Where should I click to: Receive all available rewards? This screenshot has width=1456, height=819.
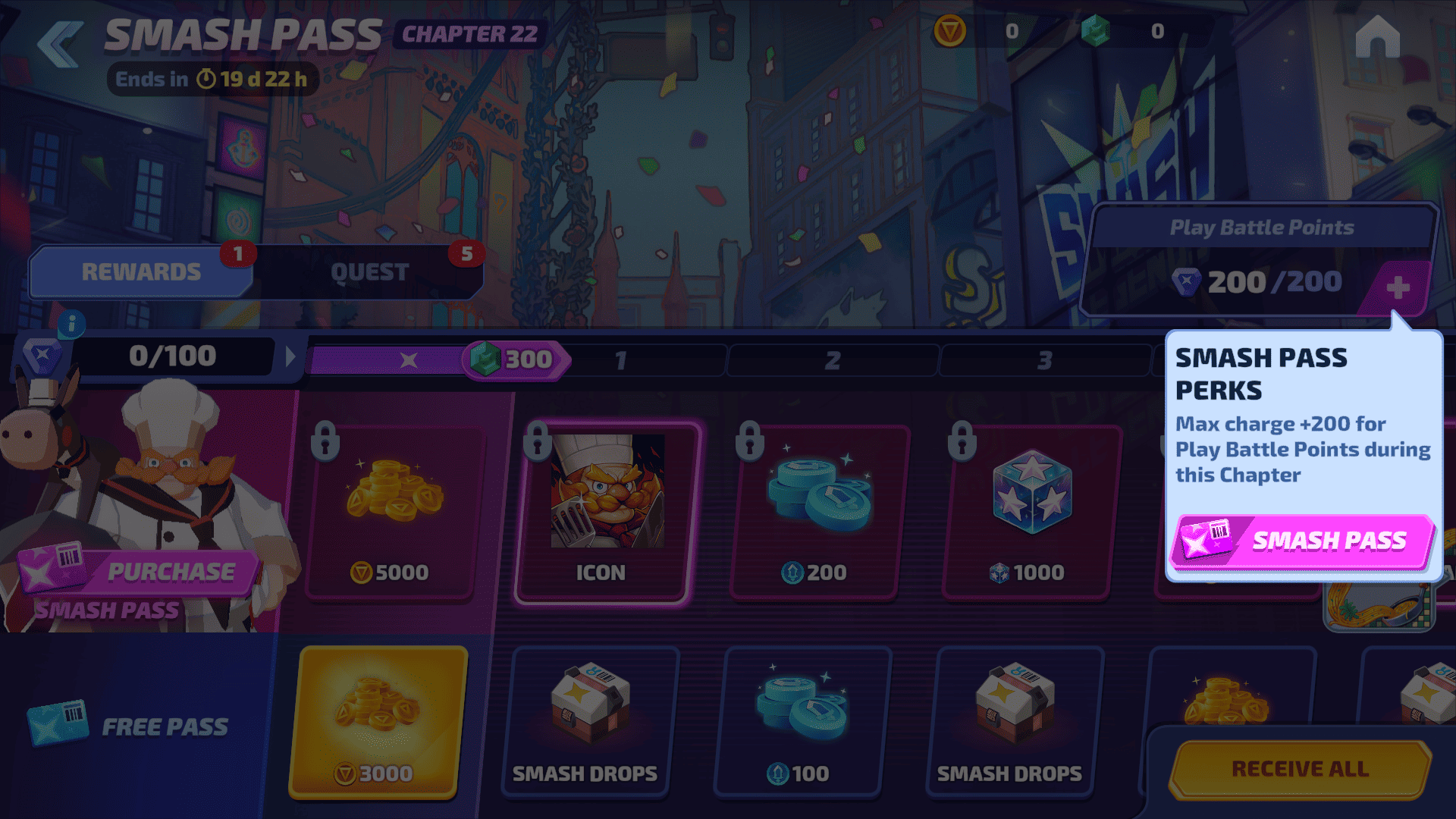click(1300, 769)
